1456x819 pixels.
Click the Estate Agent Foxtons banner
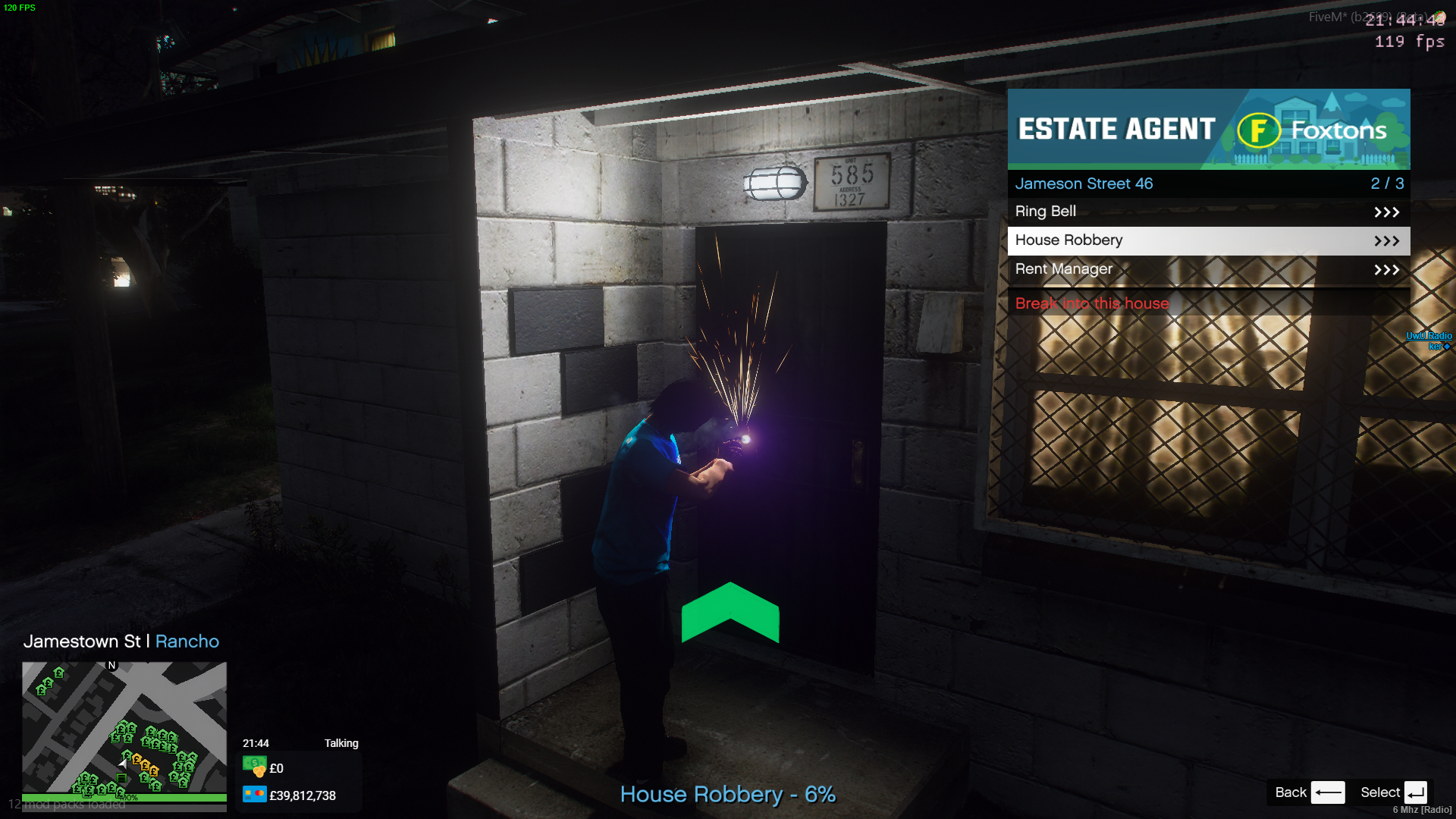click(1208, 129)
